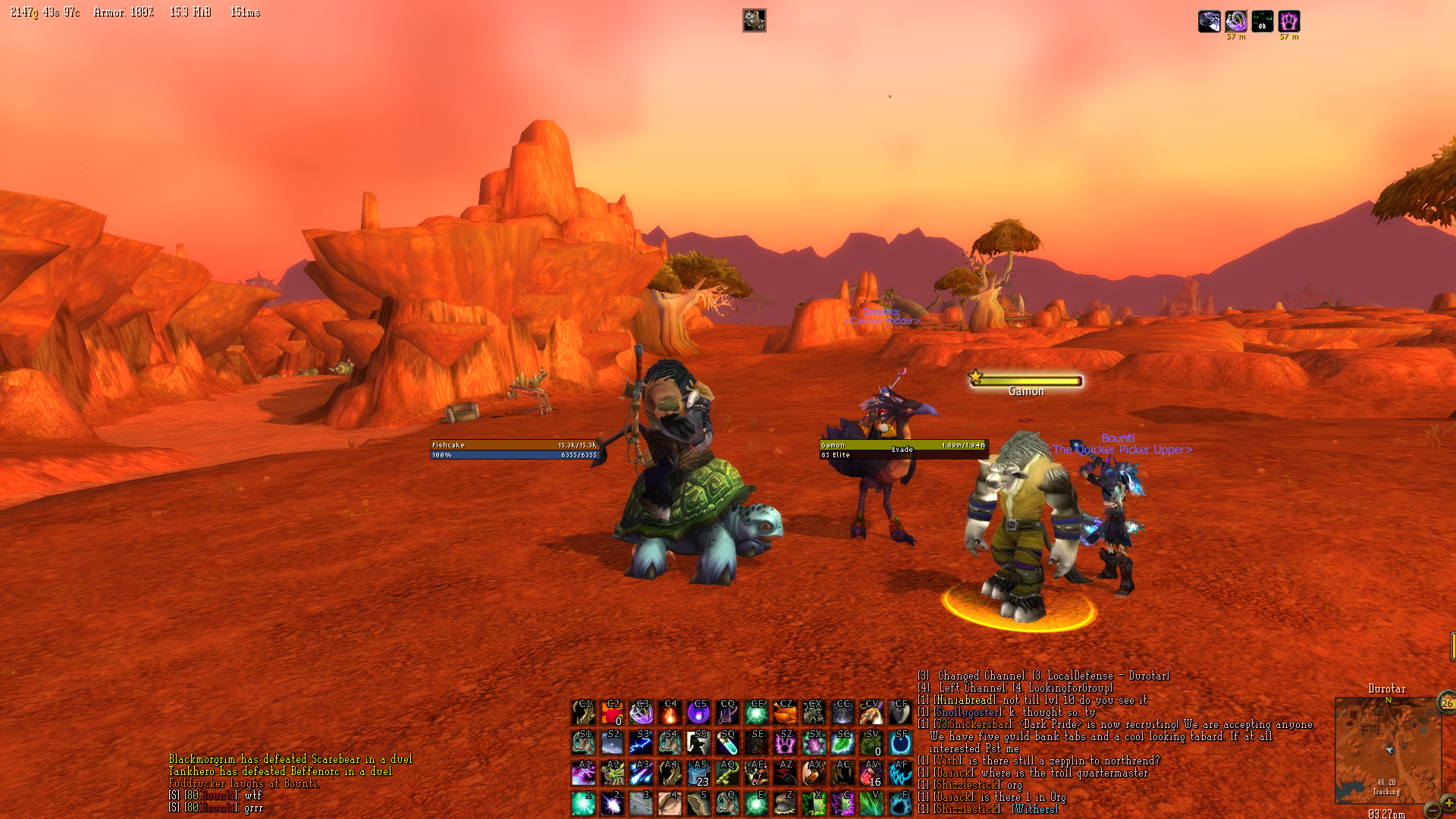Screen dimensions: 1456x819
Task: Open the [Withers] link in chat
Action: 1035,809
